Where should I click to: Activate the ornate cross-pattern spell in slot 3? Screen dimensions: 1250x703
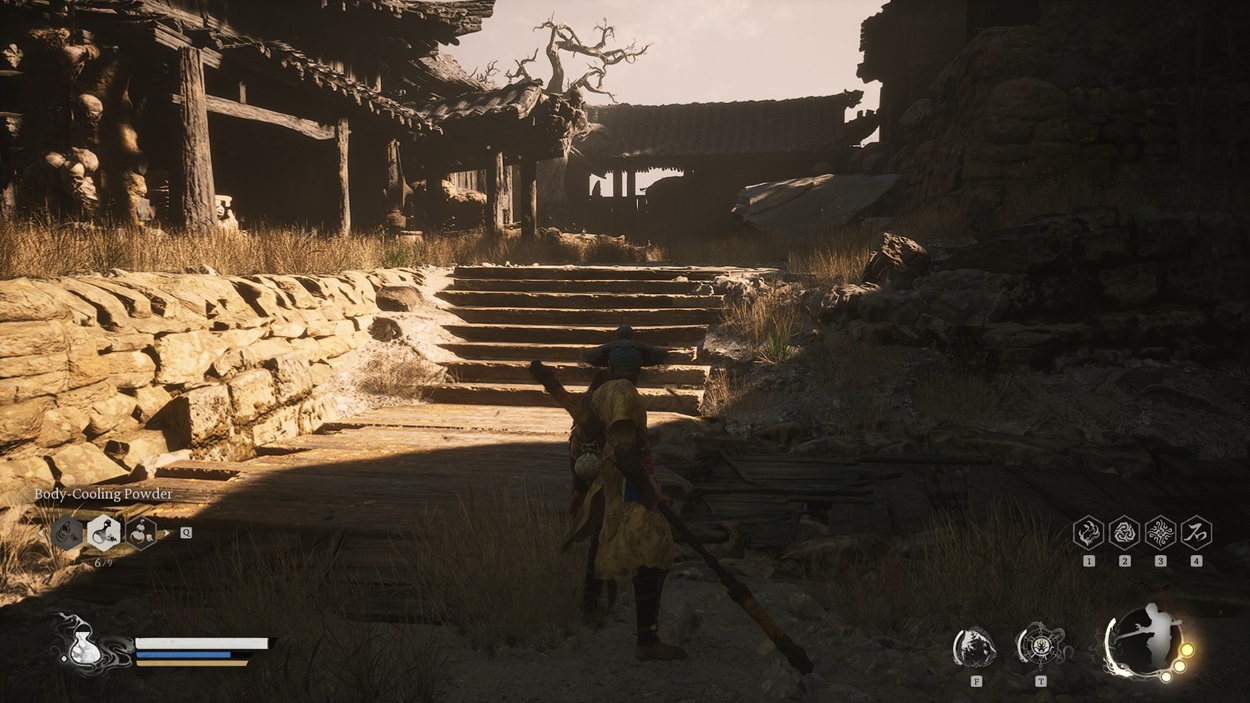click(x=1160, y=532)
